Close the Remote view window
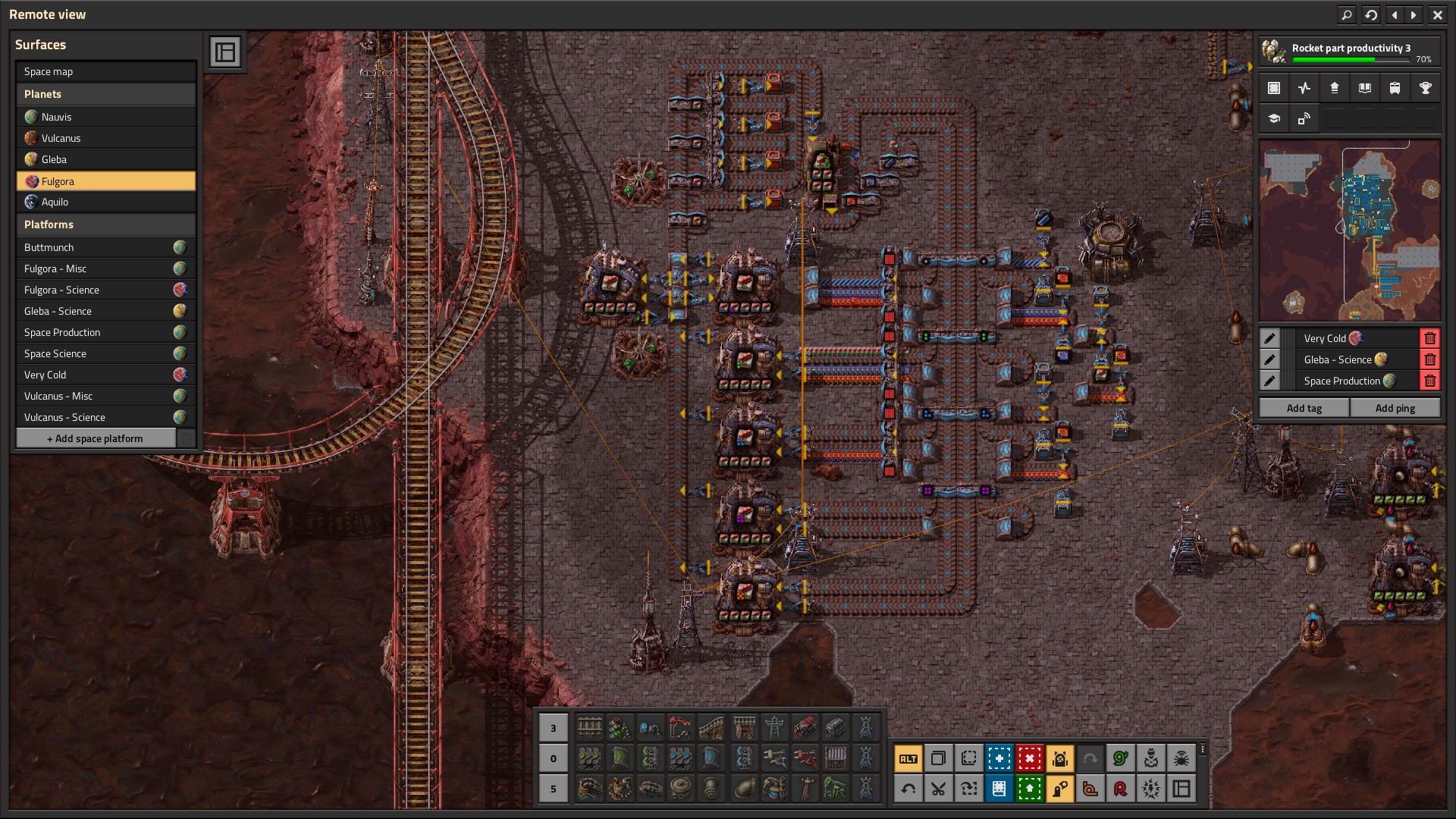The width and height of the screenshot is (1456, 819). click(1437, 14)
